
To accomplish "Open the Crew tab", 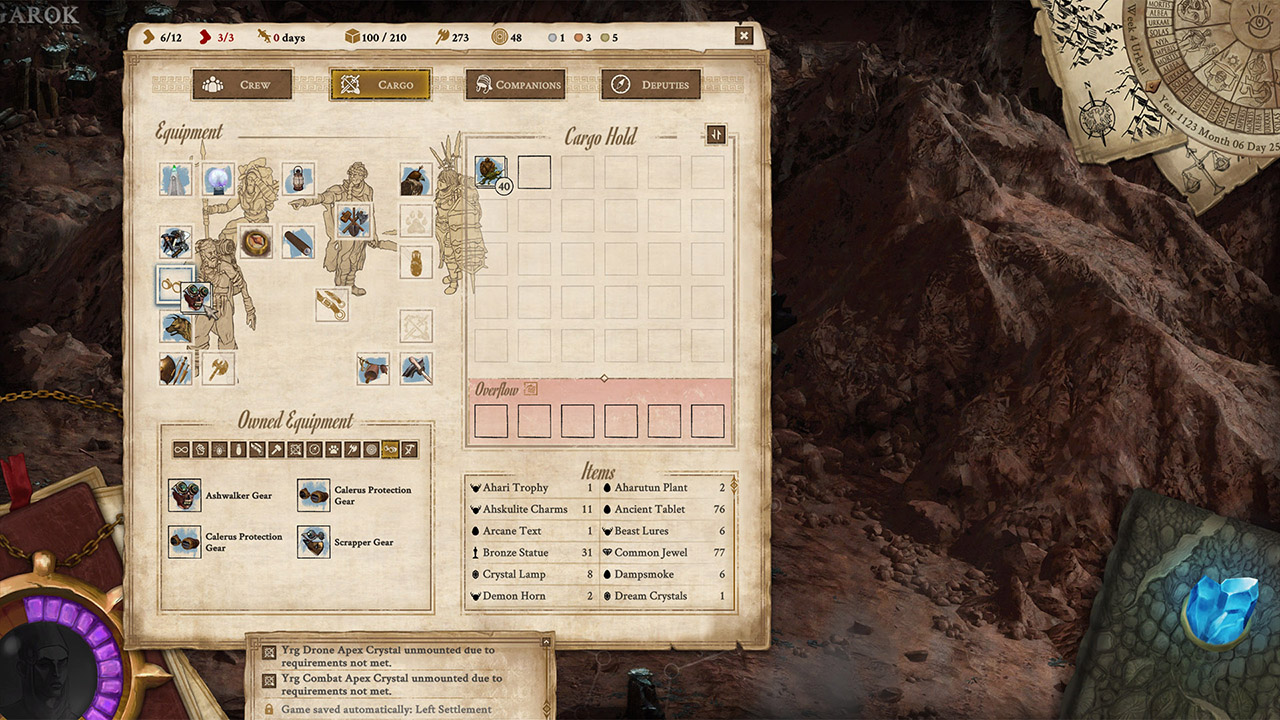I will coord(243,84).
